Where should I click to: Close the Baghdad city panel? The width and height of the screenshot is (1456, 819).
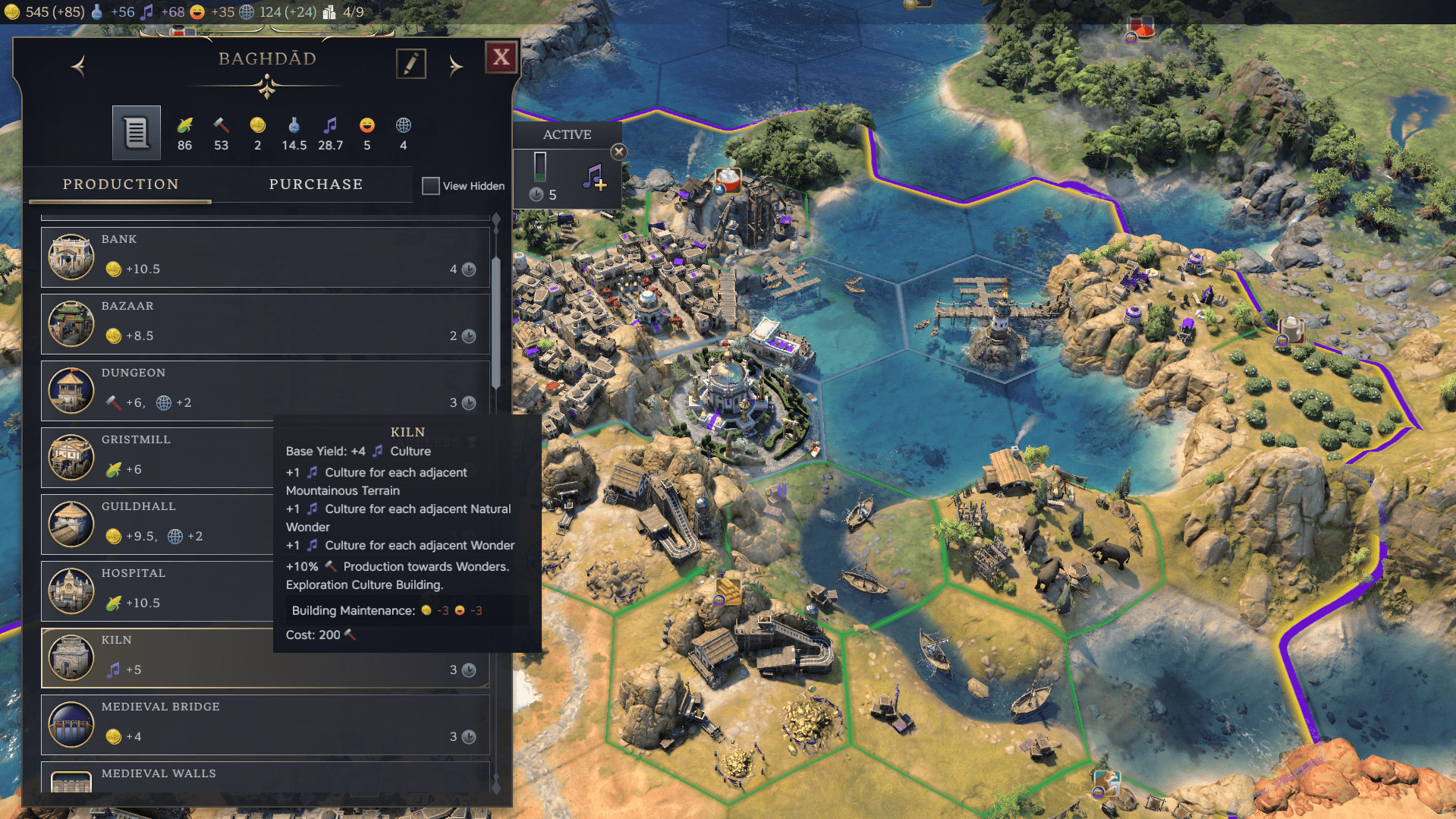click(501, 57)
